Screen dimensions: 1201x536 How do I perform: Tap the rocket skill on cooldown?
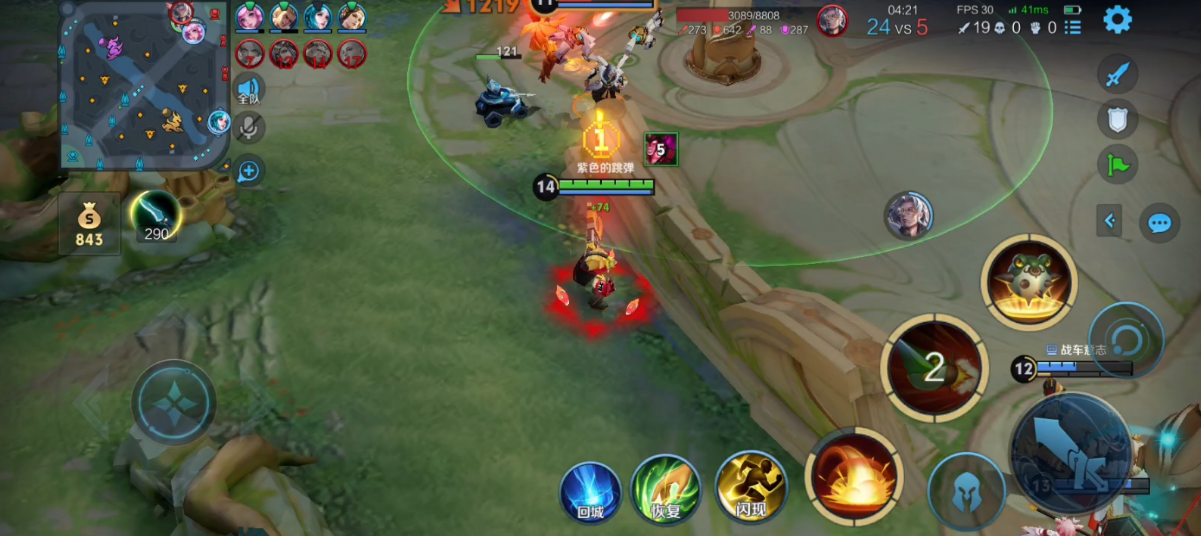click(x=934, y=367)
